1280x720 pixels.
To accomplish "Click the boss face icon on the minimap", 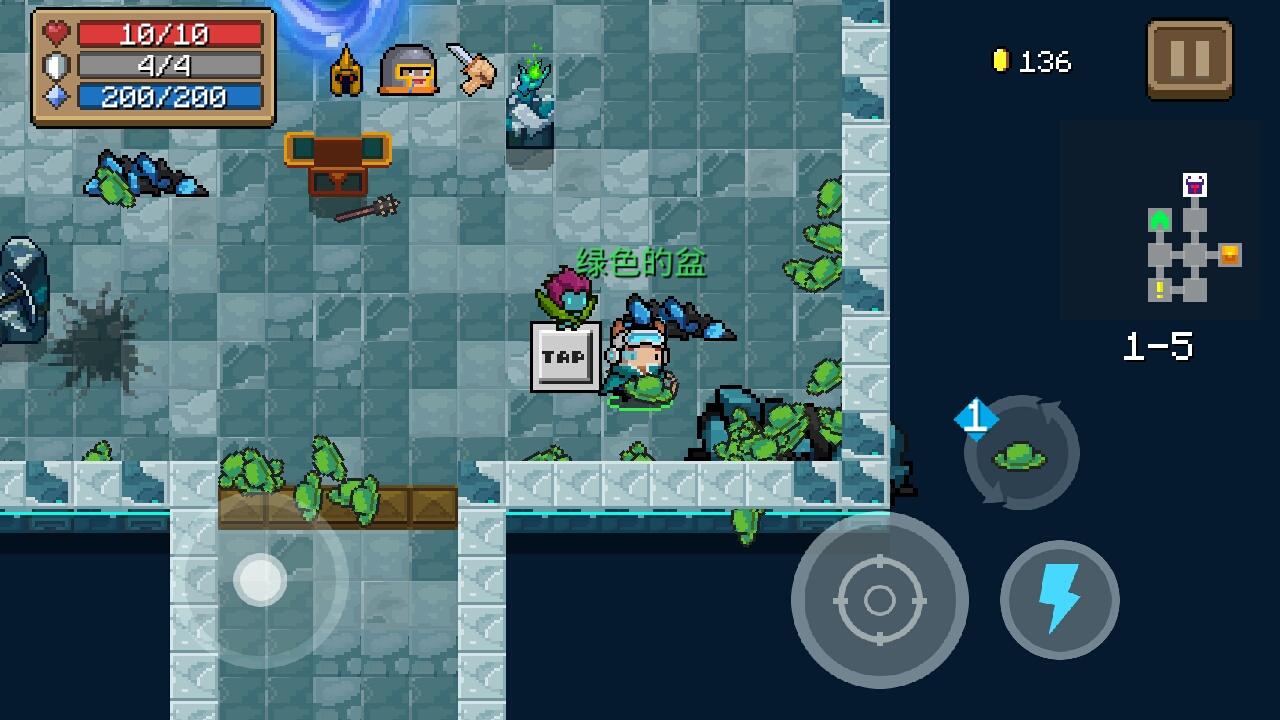I will tap(1194, 185).
